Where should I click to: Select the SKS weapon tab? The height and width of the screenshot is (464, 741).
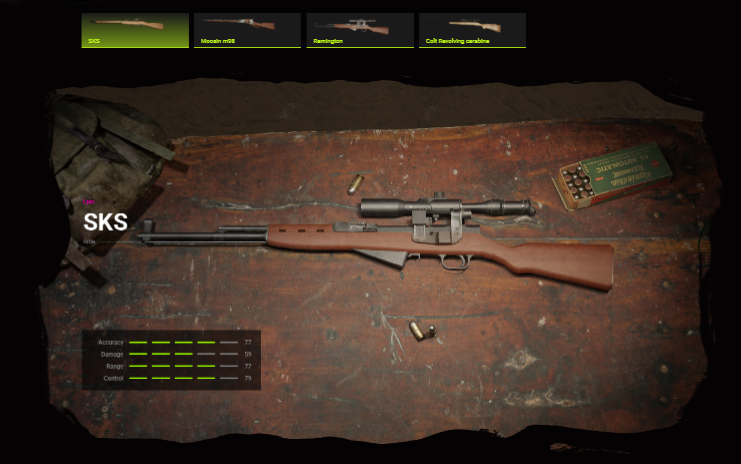pyautogui.click(x=134, y=30)
